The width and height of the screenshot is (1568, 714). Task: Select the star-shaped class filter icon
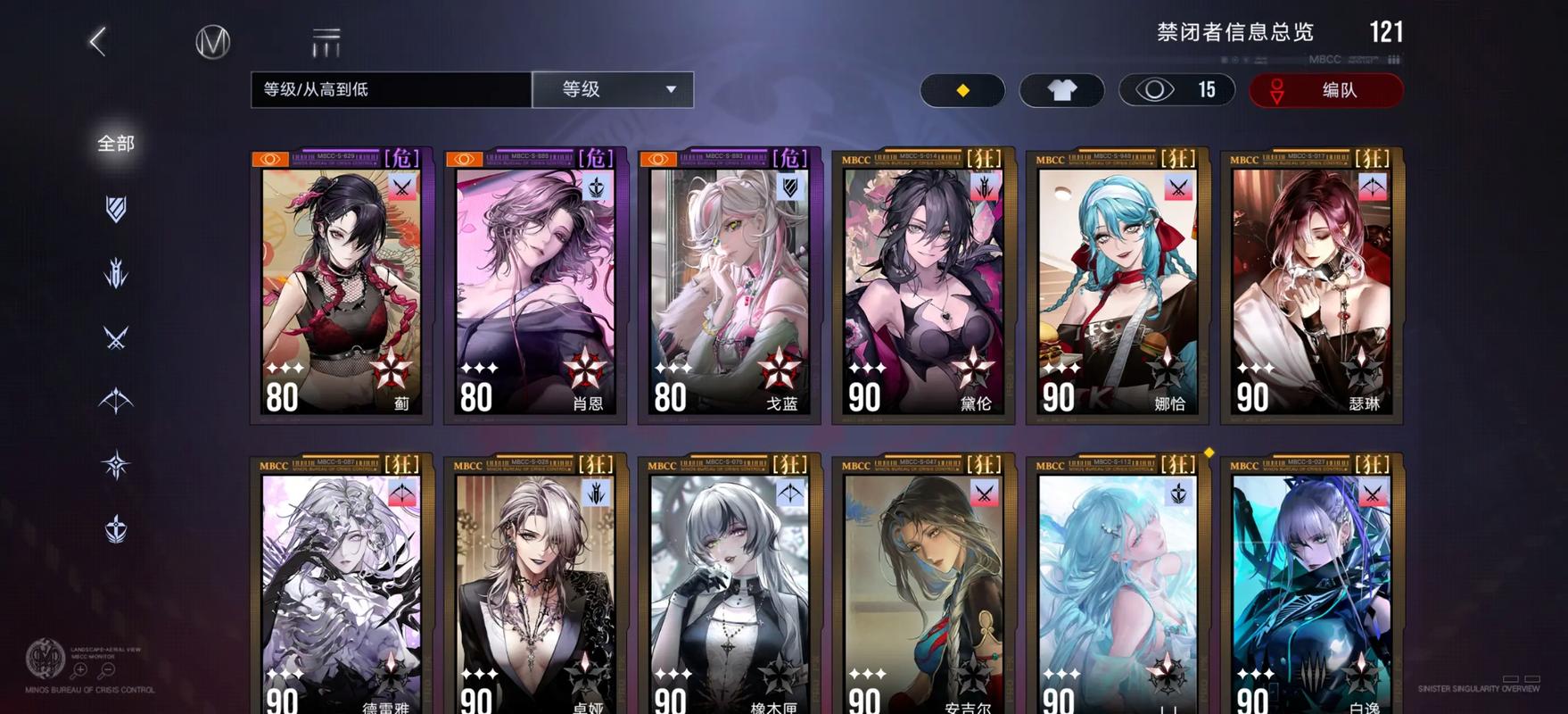click(114, 462)
